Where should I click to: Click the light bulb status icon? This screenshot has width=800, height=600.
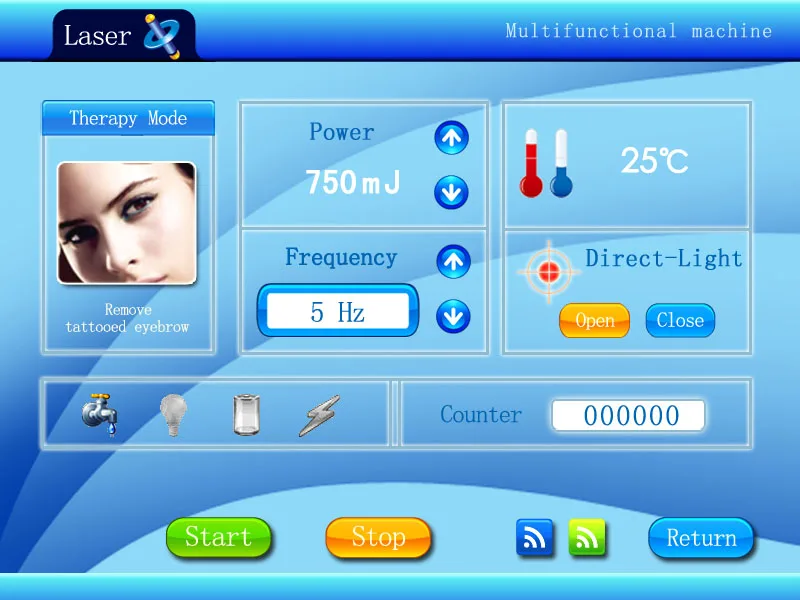pyautogui.click(x=174, y=415)
